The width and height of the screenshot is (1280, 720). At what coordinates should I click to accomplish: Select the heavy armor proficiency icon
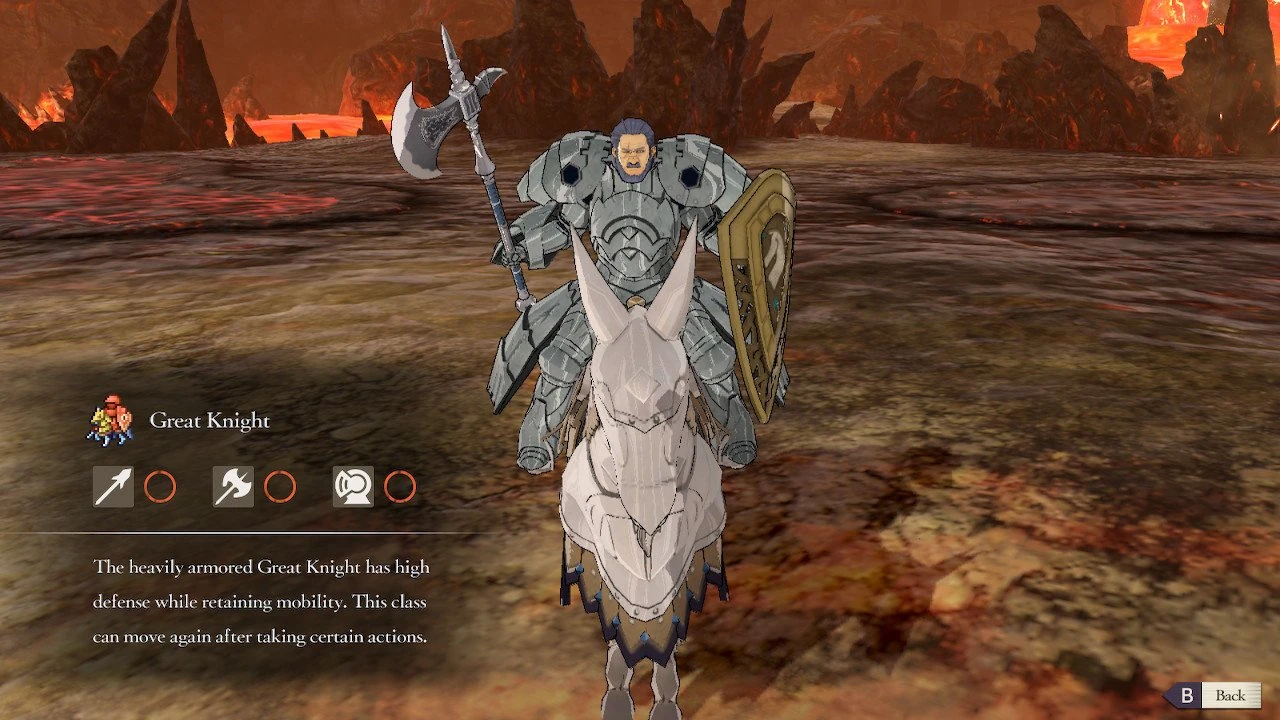[x=353, y=487]
